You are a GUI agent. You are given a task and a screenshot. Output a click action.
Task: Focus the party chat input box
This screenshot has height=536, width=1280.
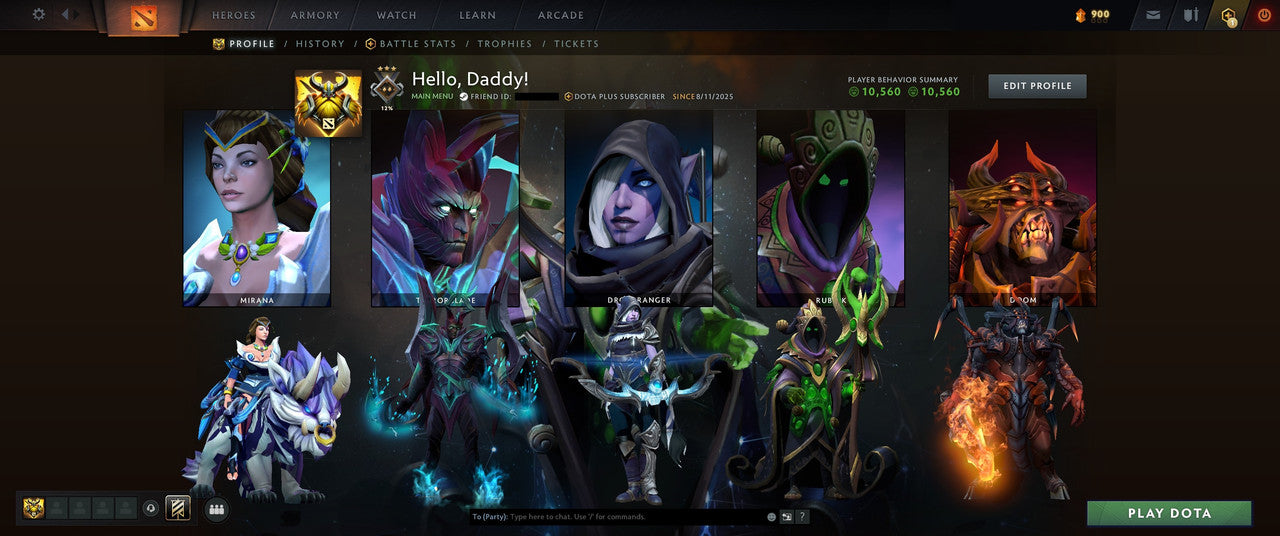635,517
